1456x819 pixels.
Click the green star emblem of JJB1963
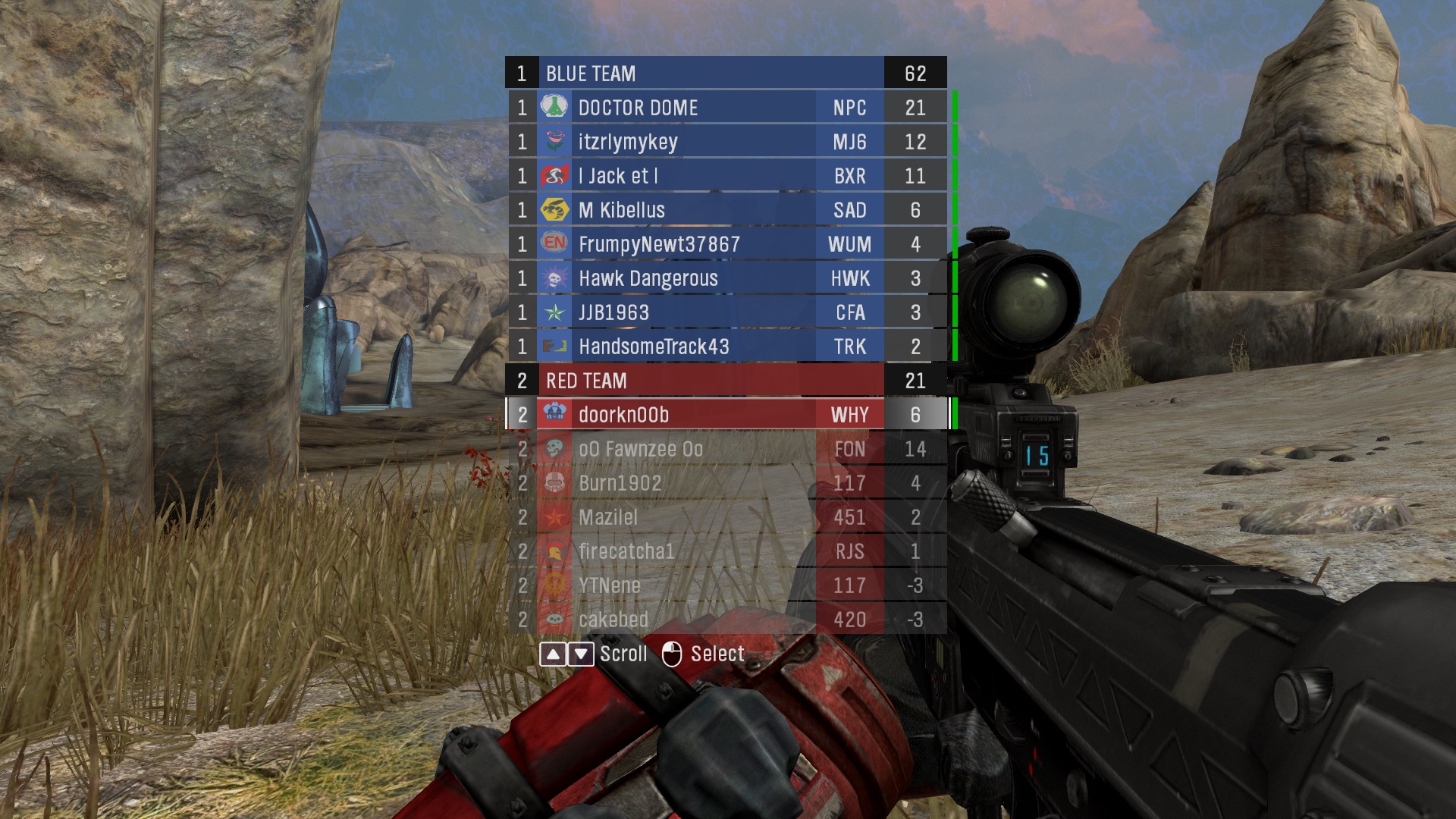[x=556, y=312]
